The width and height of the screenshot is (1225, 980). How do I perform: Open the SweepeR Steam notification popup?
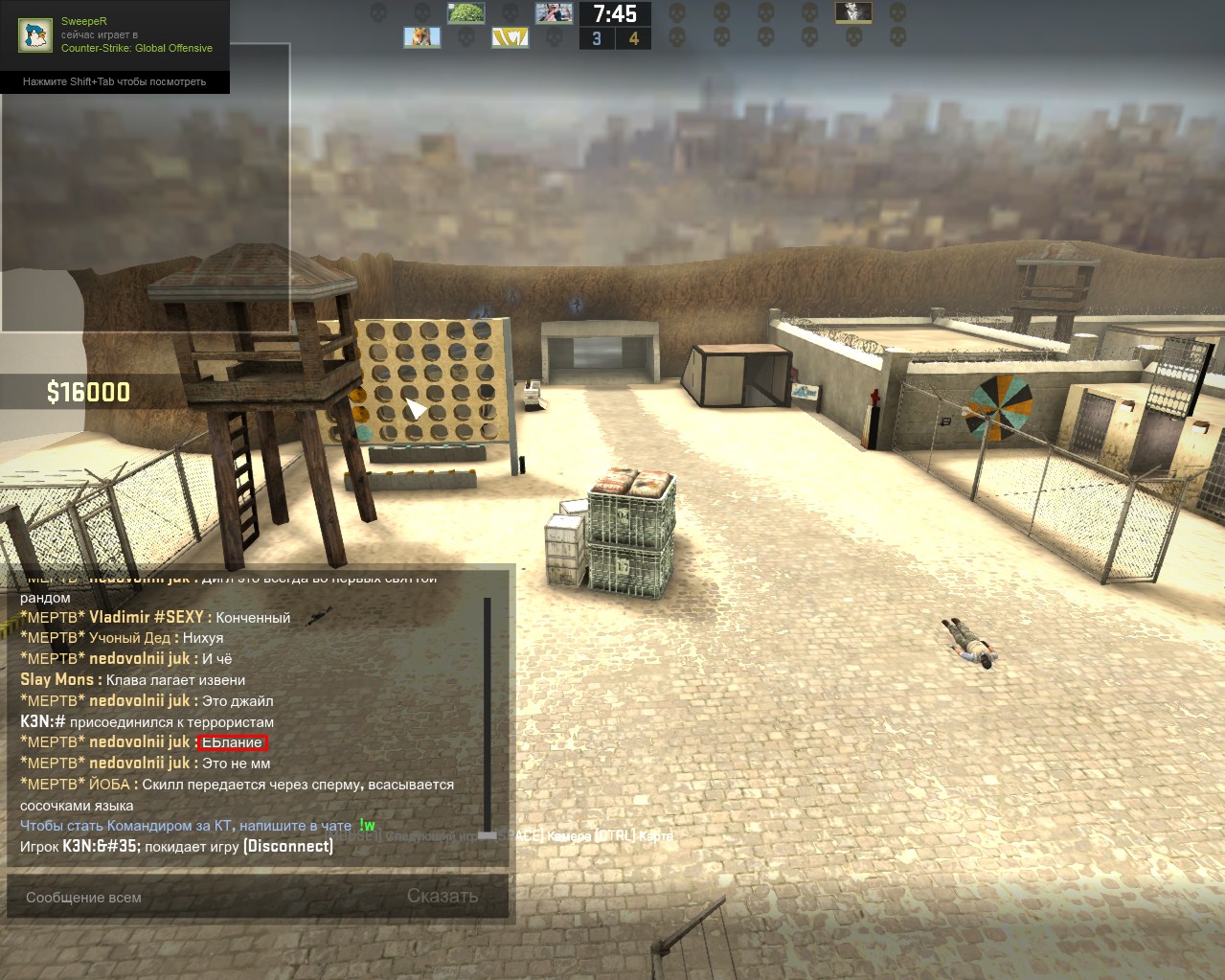(115, 47)
